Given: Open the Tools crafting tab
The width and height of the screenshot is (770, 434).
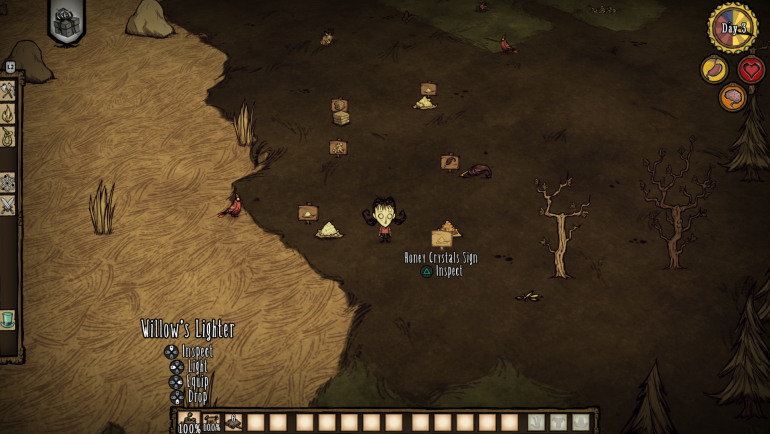Looking at the screenshot, I should (8, 91).
